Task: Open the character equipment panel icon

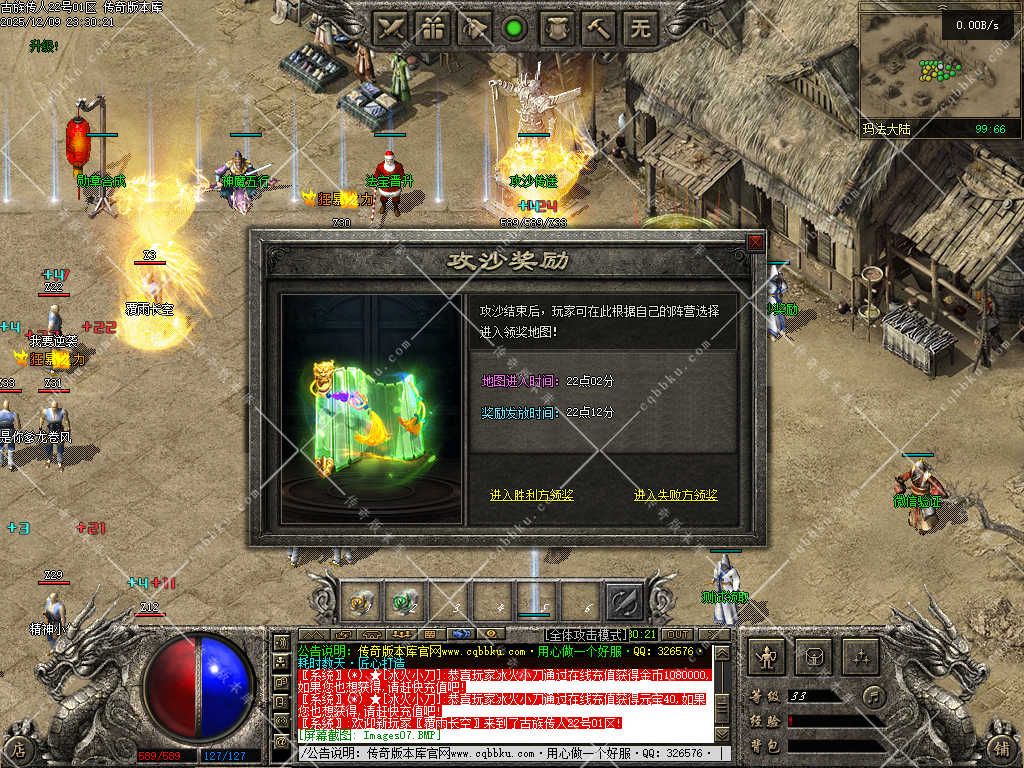Action: point(767,657)
